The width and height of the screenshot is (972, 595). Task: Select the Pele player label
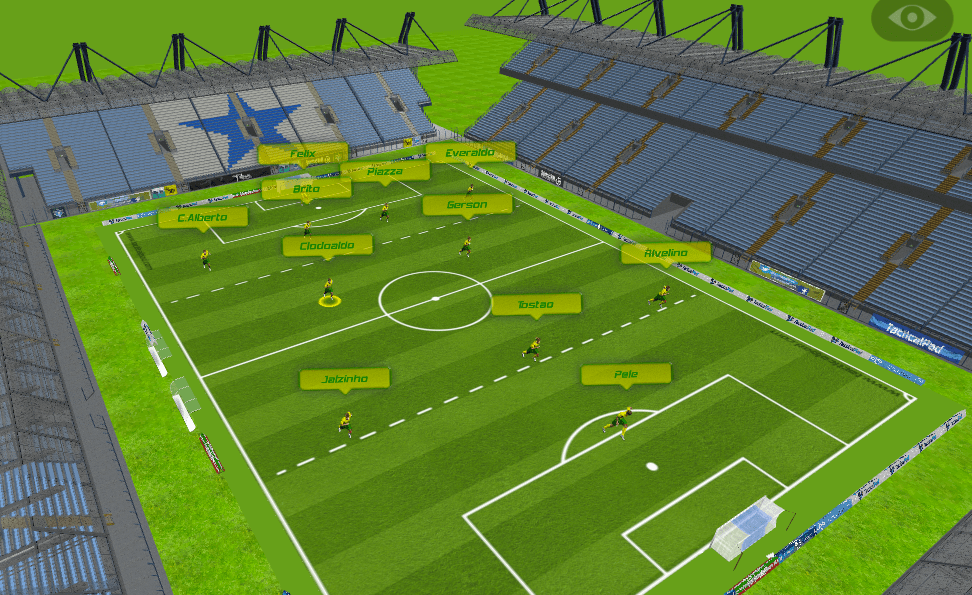626,374
